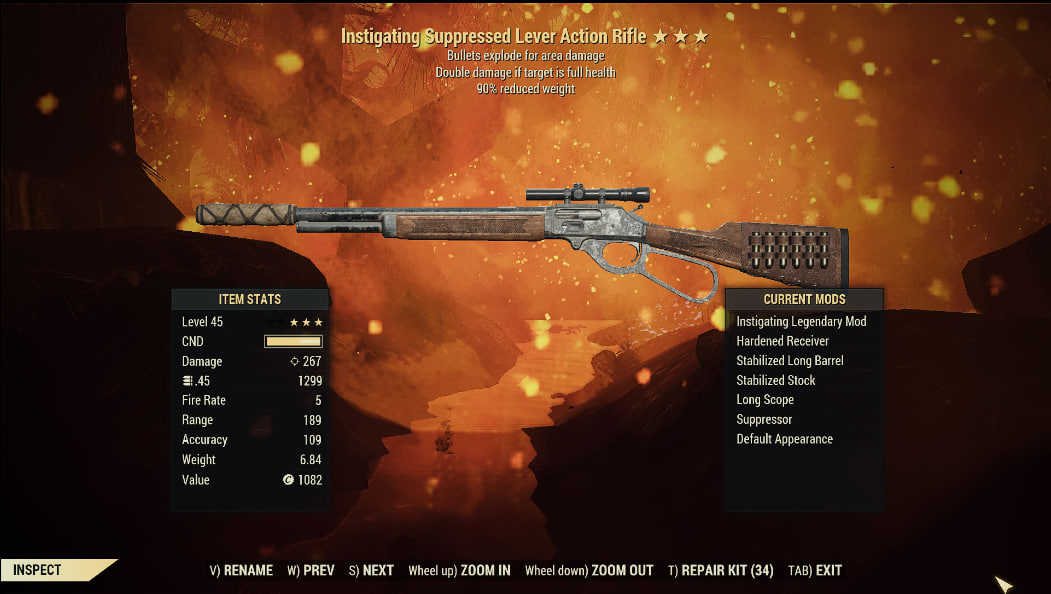Screen dimensions: 1051x594
Task: Use the REPAIR KIT (34) option
Action: (721, 570)
